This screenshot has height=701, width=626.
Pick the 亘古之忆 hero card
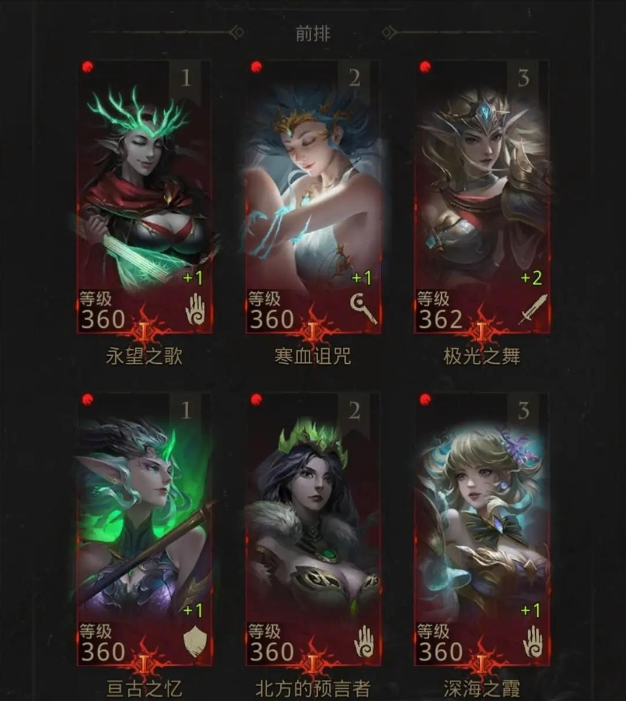145,530
